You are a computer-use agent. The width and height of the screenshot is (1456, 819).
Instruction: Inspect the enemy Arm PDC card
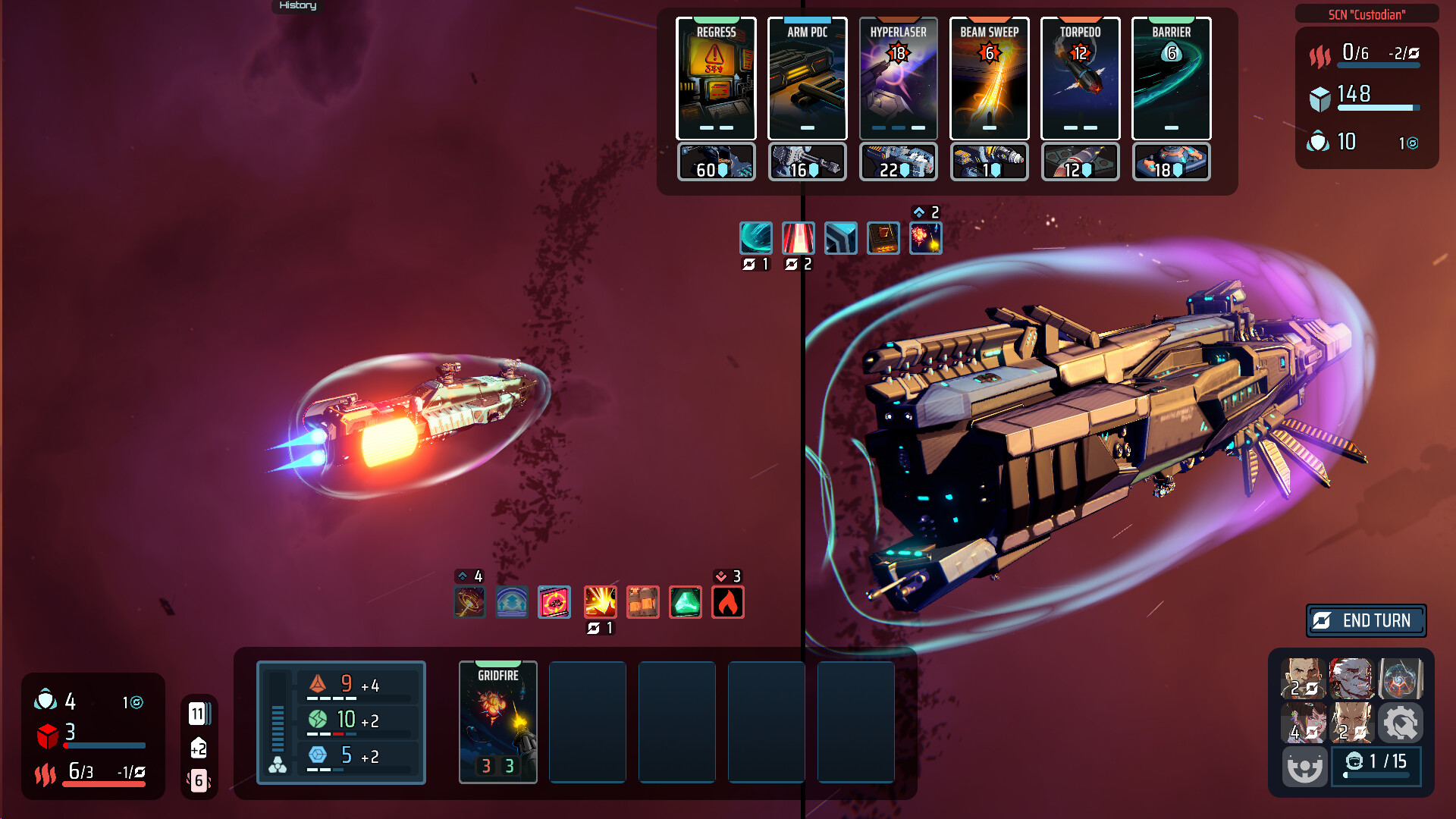tap(807, 79)
